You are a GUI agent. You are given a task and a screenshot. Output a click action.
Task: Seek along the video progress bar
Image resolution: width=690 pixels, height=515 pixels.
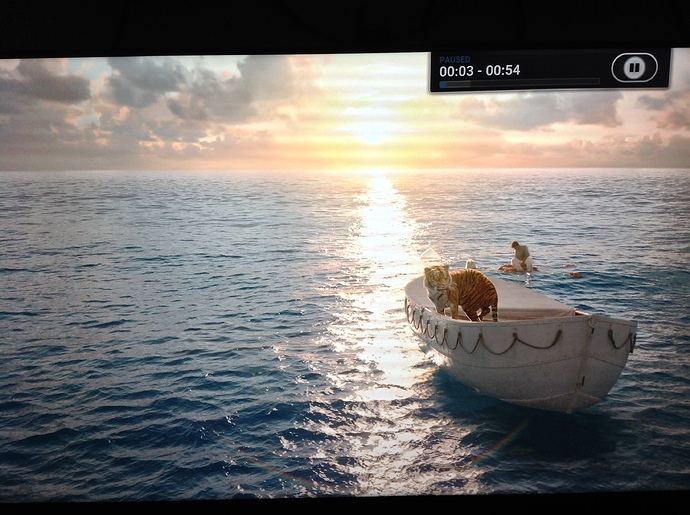click(519, 84)
